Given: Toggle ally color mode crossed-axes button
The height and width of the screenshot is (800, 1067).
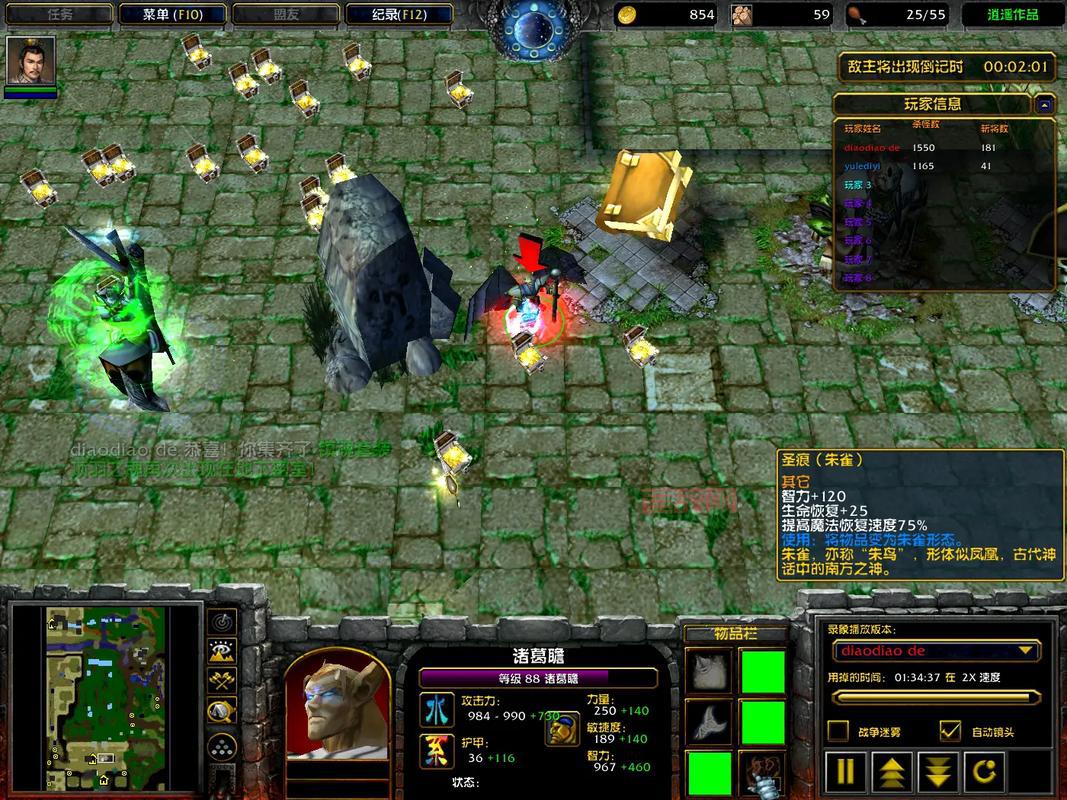Looking at the screenshot, I should point(222,681).
